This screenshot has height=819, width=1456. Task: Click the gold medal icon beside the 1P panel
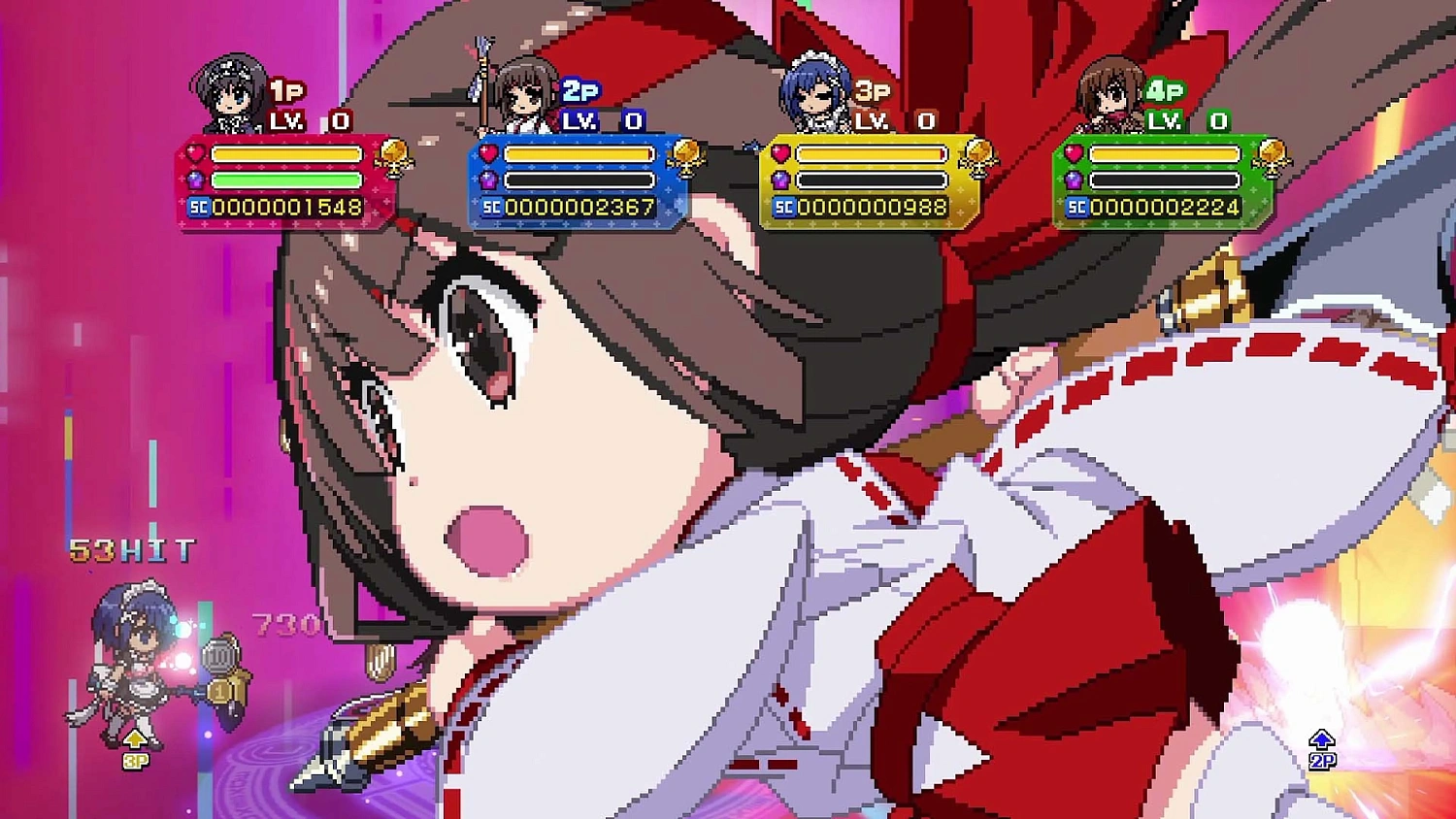394,155
